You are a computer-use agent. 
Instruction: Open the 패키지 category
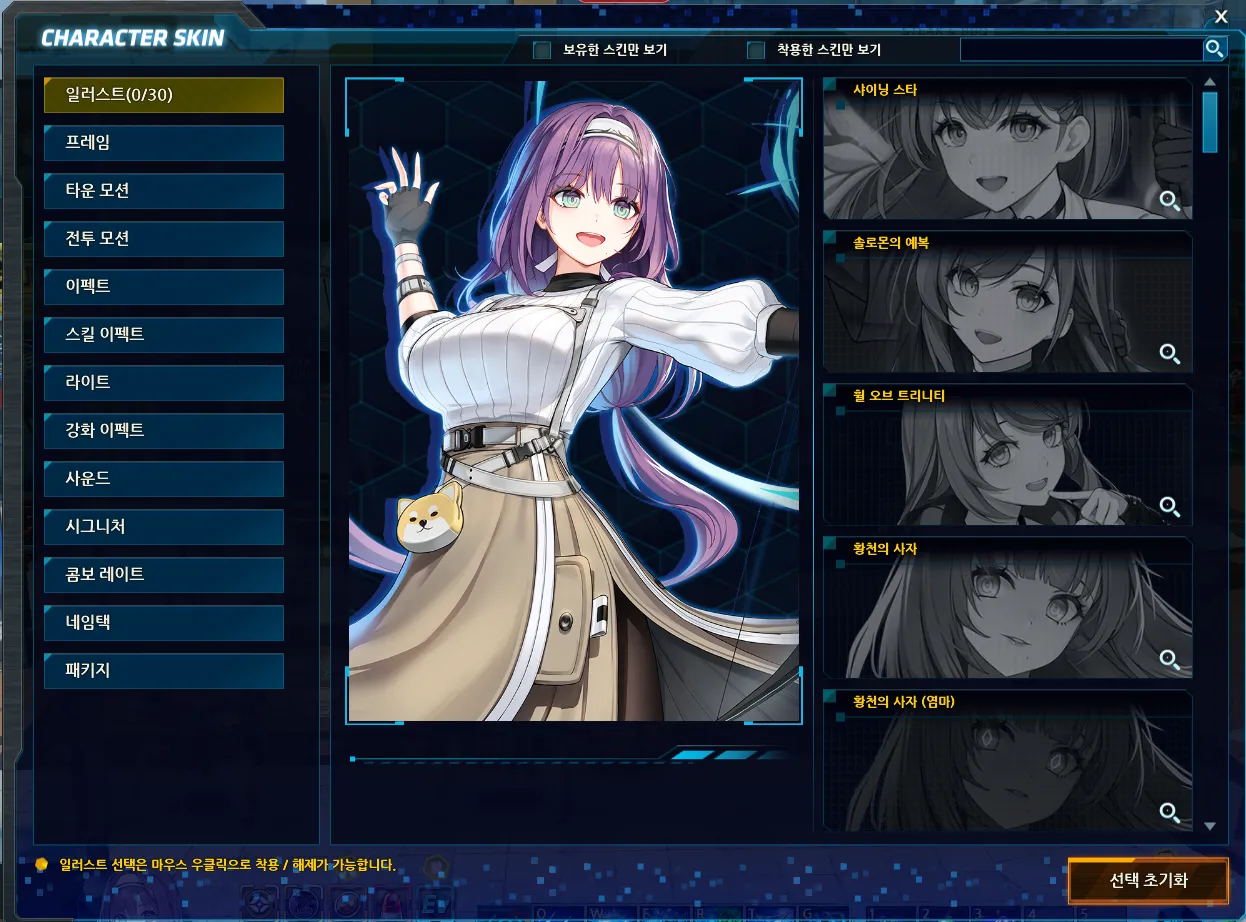[164, 671]
